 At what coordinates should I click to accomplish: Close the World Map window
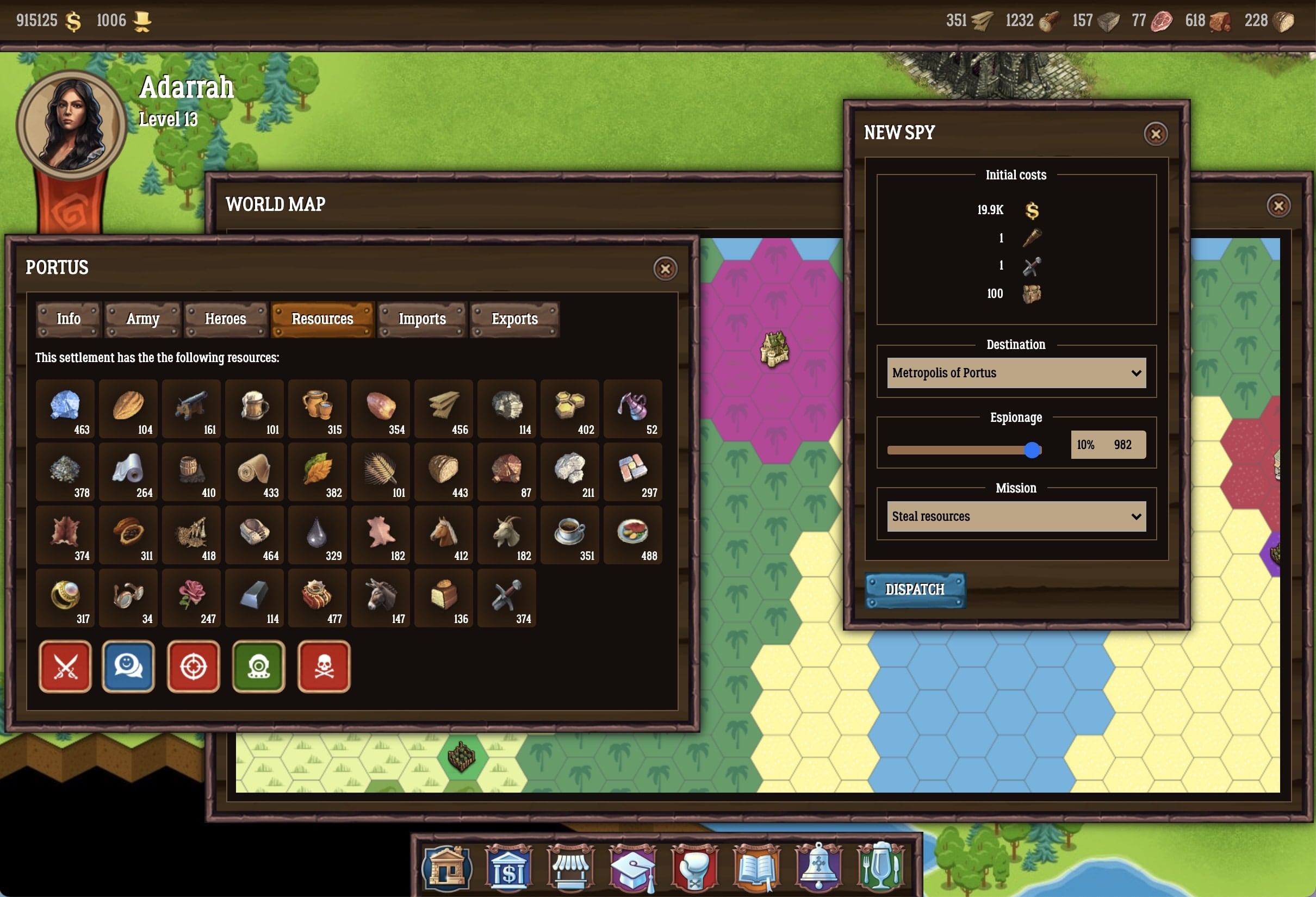coord(1278,206)
